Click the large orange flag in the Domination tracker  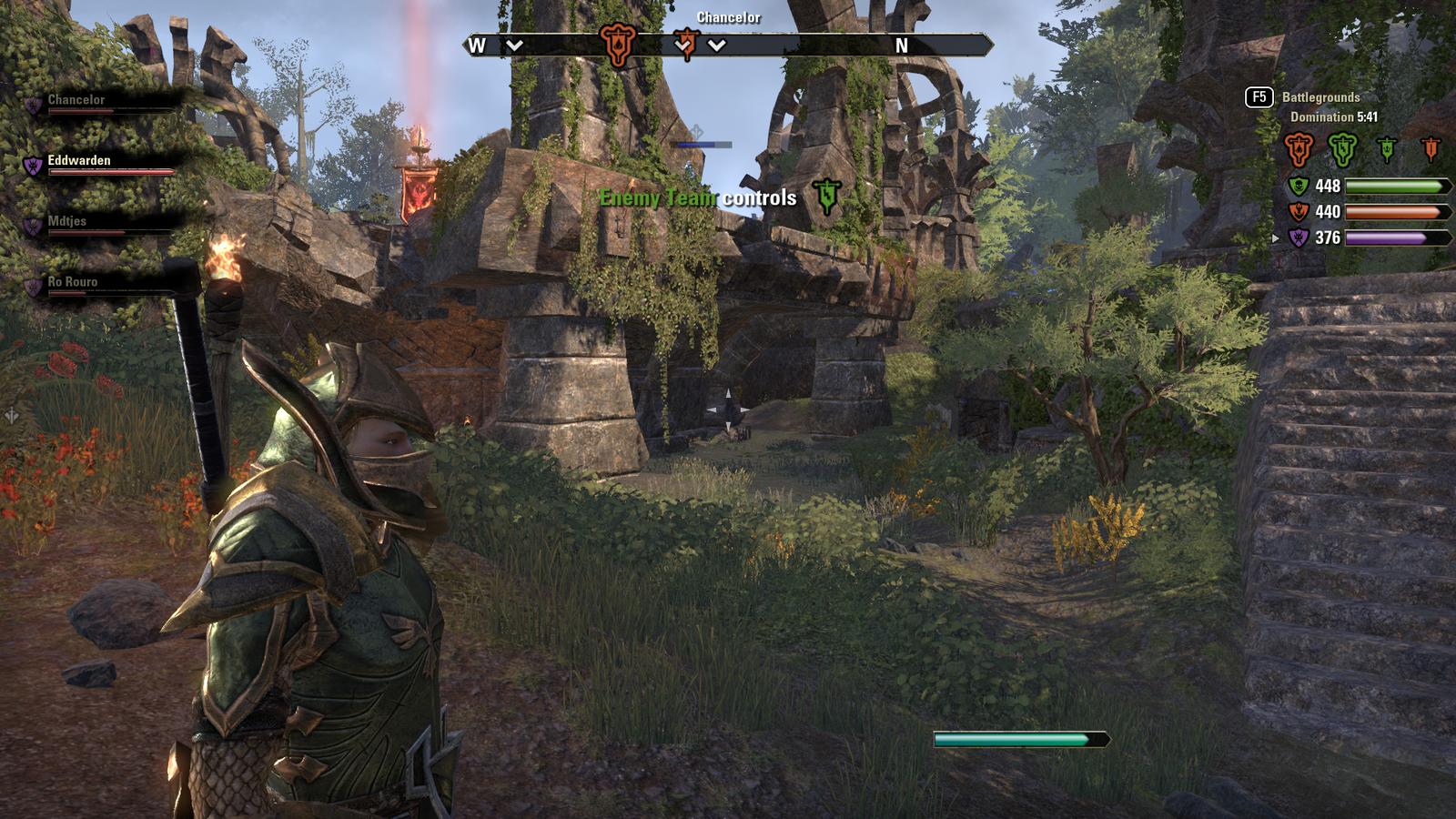coord(1299,149)
